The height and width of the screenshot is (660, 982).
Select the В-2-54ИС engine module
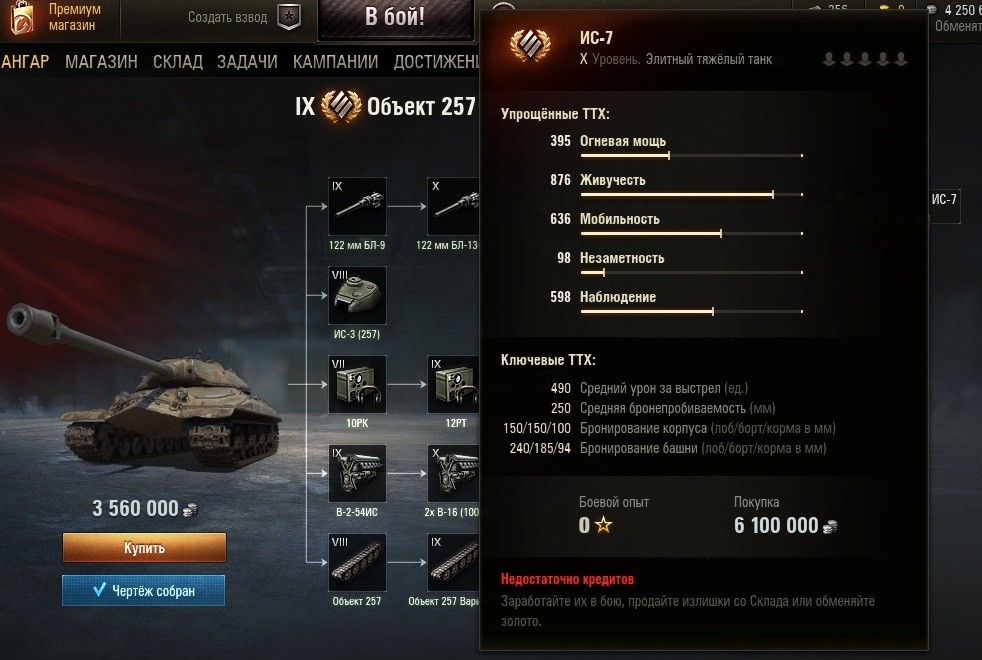pyautogui.click(x=357, y=473)
